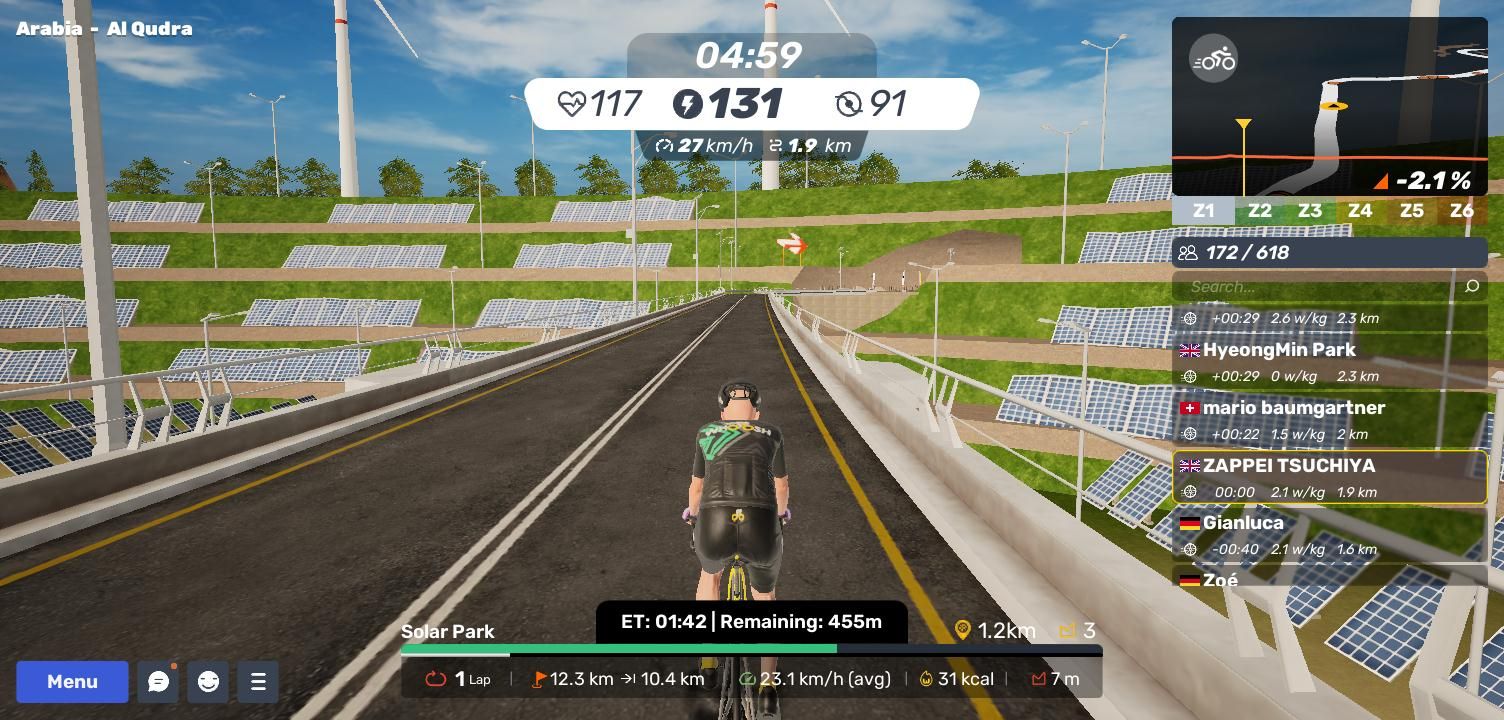Select the Z1 power zone
The width and height of the screenshot is (1504, 720).
tap(1203, 211)
